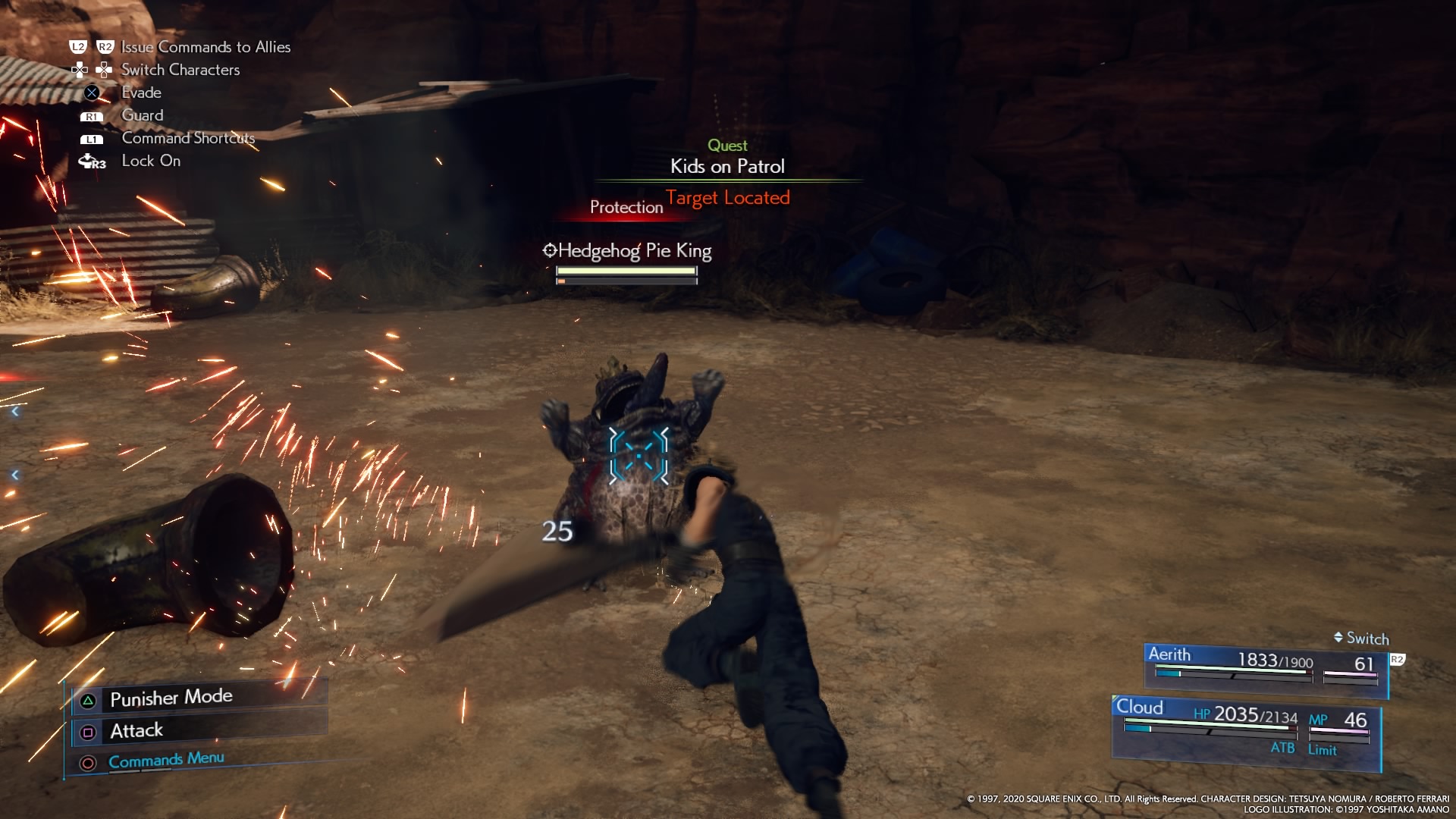1456x819 pixels.
Task: Select the Punisher Mode command
Action: coord(171,698)
